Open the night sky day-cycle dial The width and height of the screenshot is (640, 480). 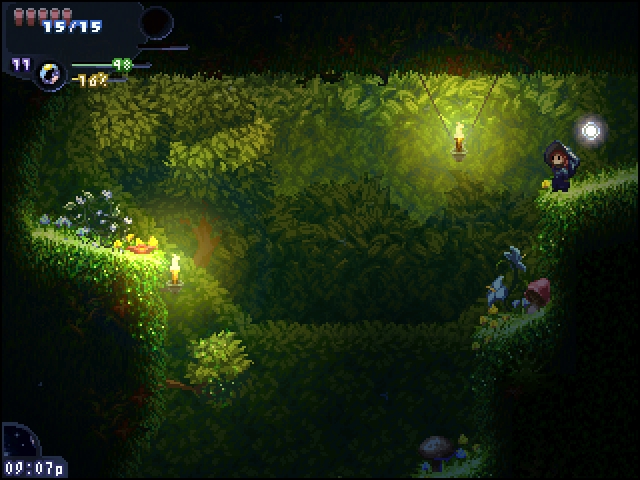[x=19, y=440]
